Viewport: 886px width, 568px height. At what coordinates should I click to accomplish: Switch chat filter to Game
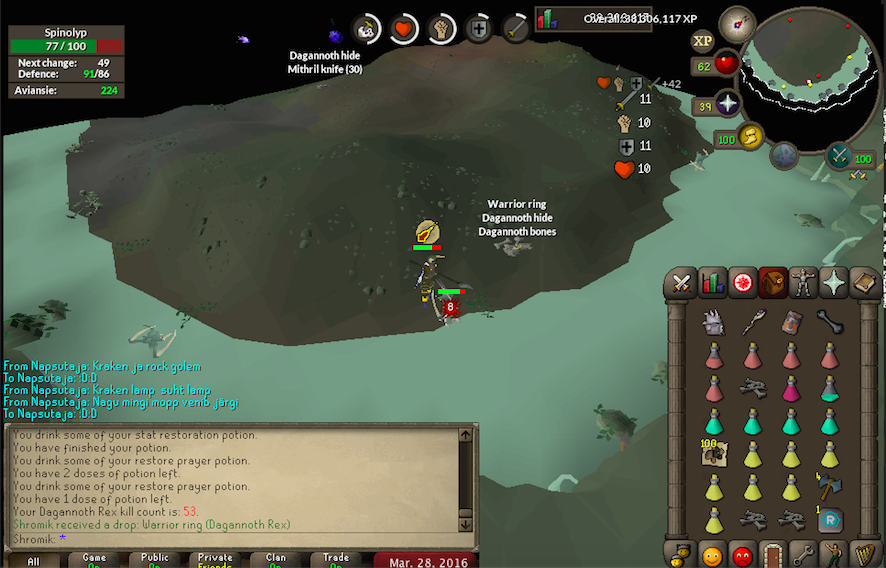(x=94, y=559)
